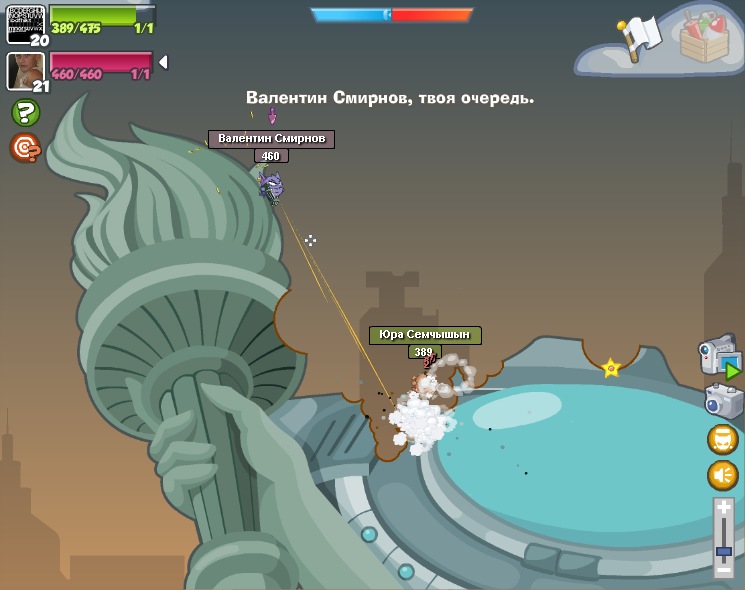The height and width of the screenshot is (590, 745).
Task: Select the level 20 player avatar
Action: tap(25, 22)
